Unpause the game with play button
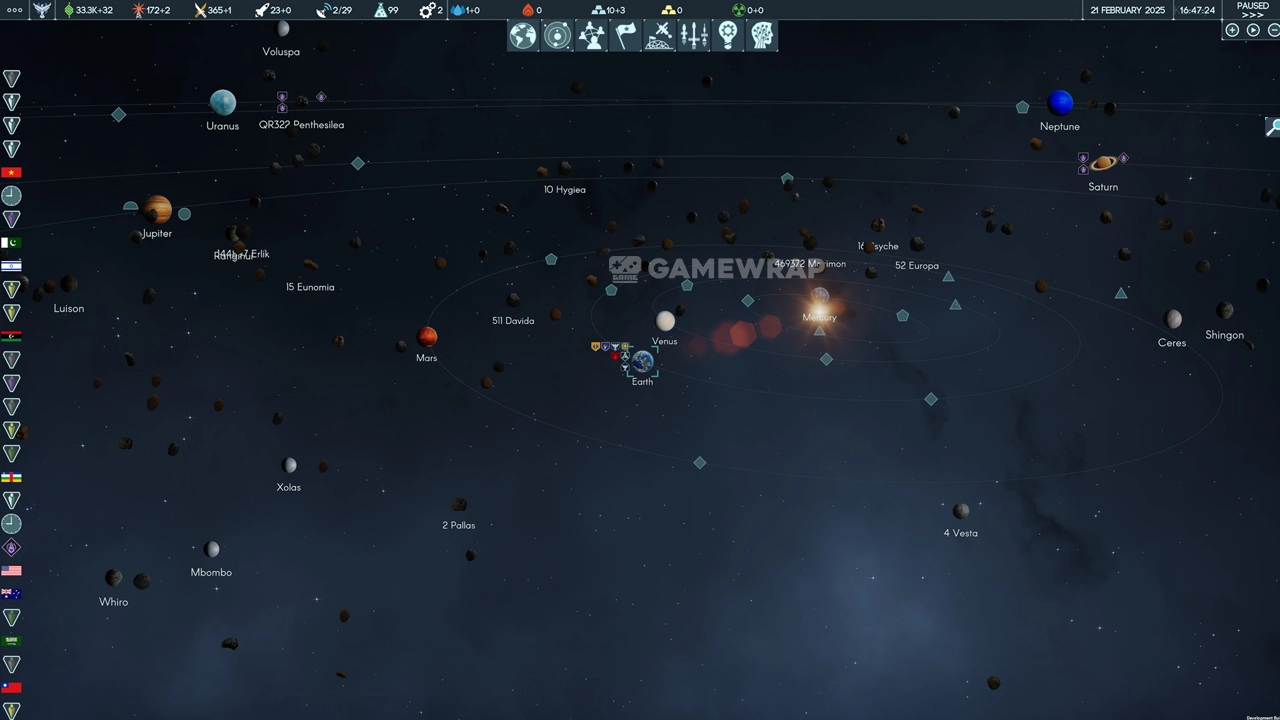Viewport: 1280px width, 720px height. (x=1253, y=30)
